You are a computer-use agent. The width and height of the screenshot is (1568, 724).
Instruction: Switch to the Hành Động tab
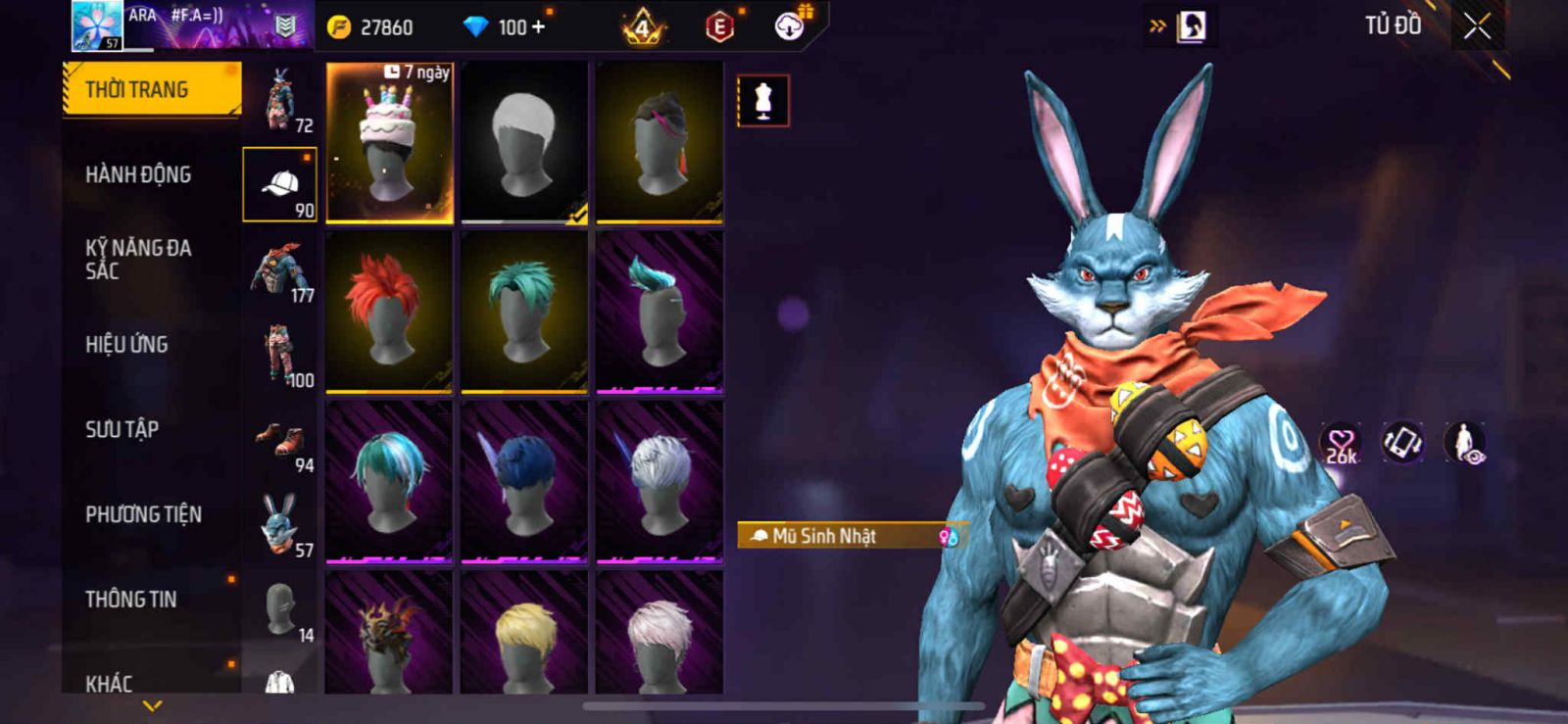[138, 174]
